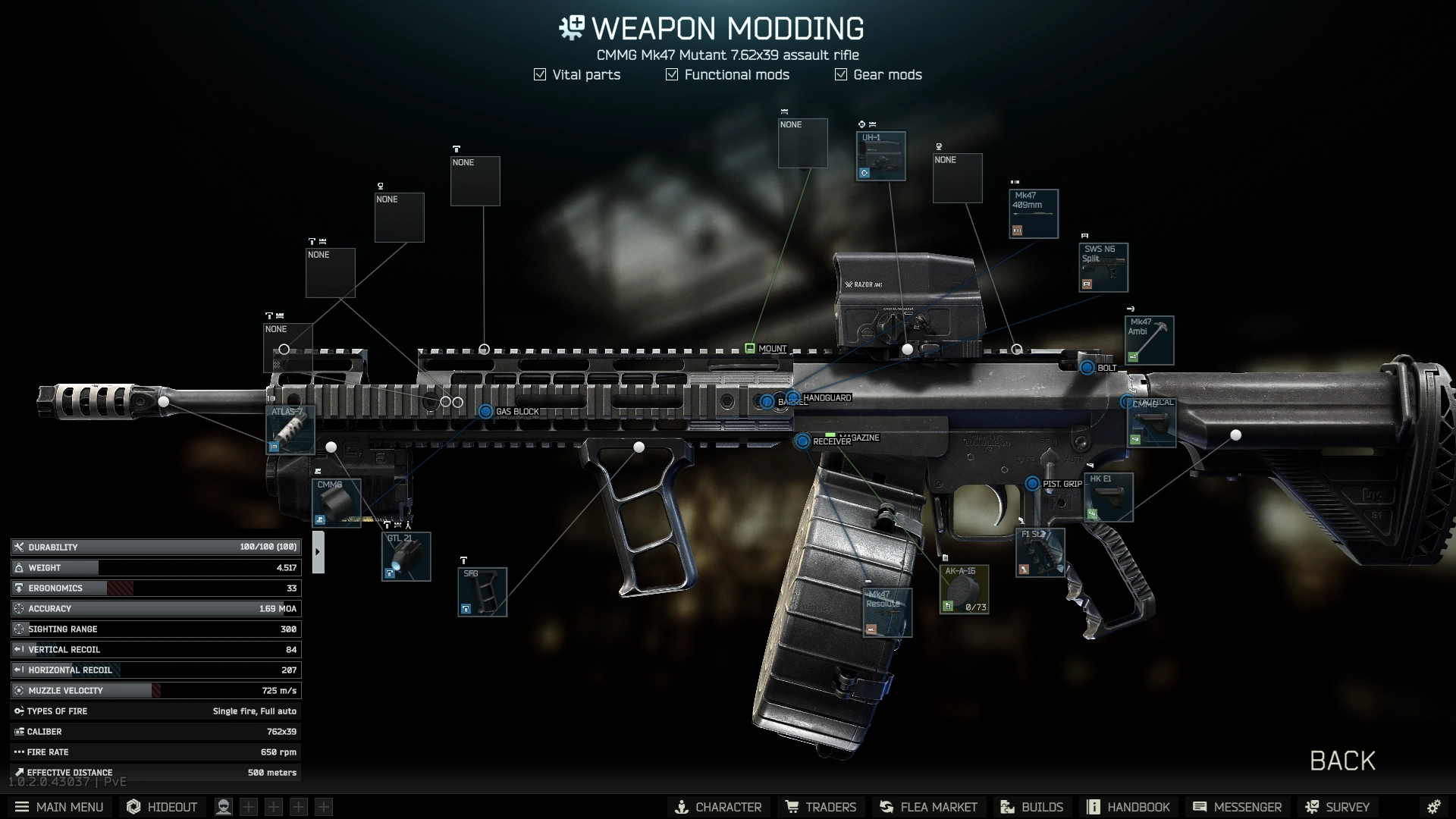Open the Flea Market icon in bottom bar

[x=928, y=807]
